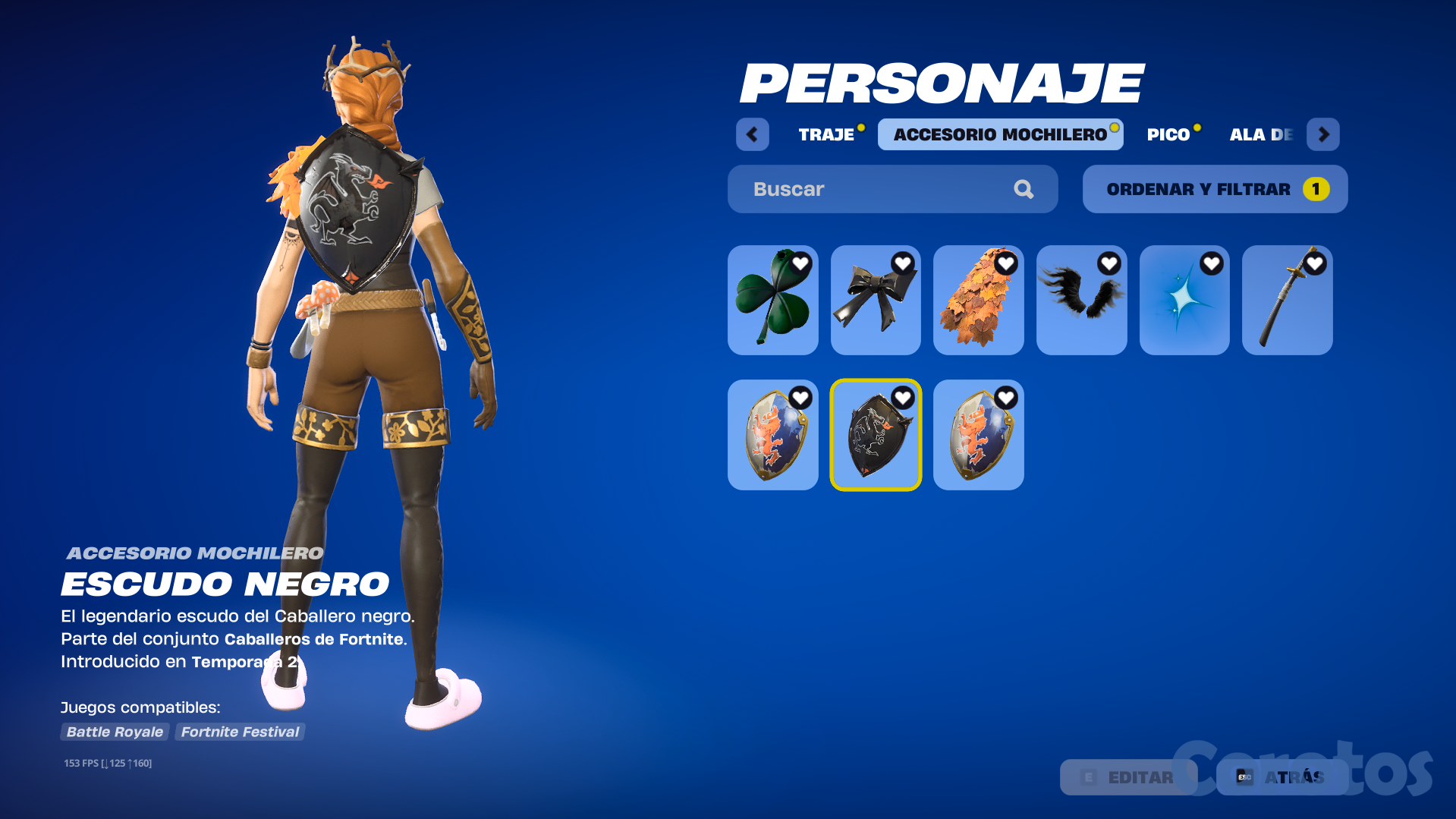Image resolution: width=1456 pixels, height=819 pixels.
Task: Select the autumn leaves cape back bling
Action: [978, 304]
